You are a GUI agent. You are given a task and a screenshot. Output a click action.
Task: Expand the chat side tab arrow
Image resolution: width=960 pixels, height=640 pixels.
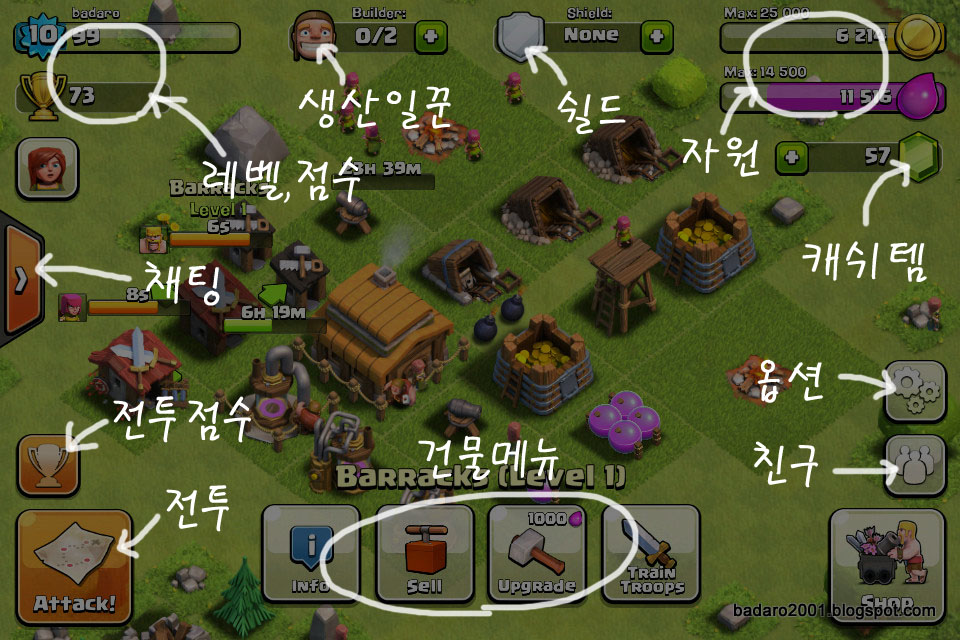click(x=20, y=280)
